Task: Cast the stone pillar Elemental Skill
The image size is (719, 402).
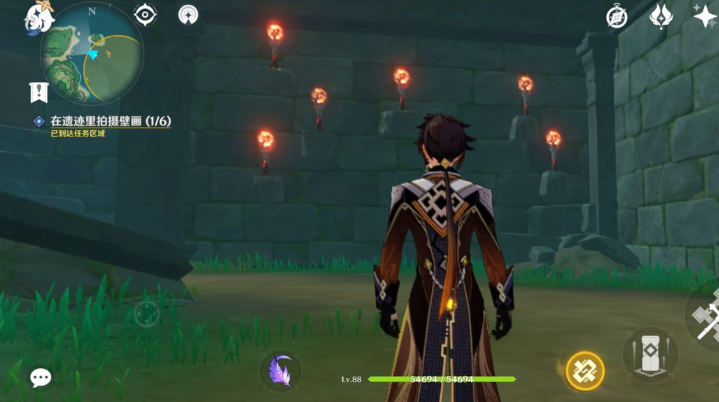Action: pyautogui.click(x=650, y=354)
